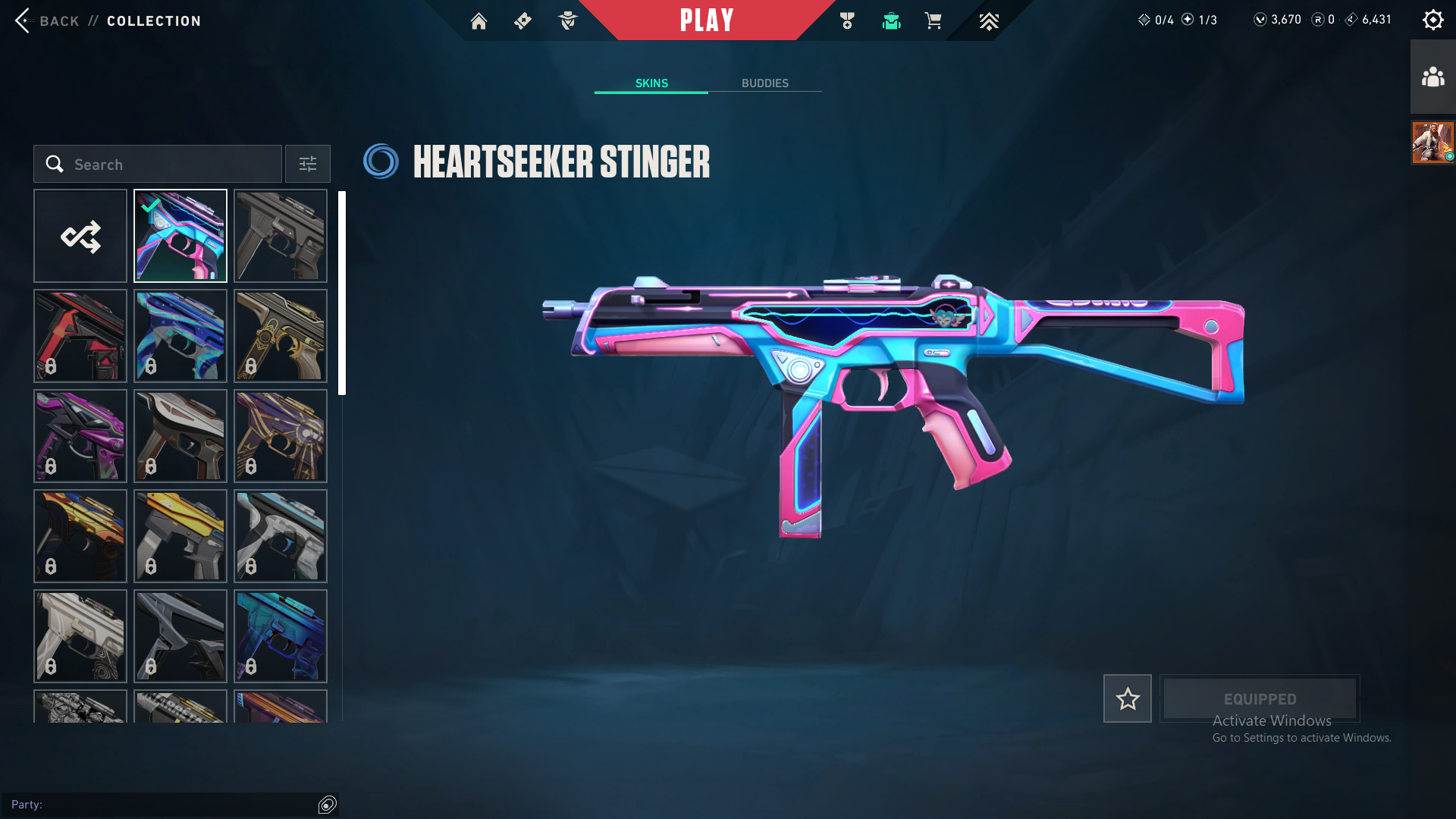Open the battlepass chevron icon
Viewport: 1456px width, 819px height.
point(988,21)
